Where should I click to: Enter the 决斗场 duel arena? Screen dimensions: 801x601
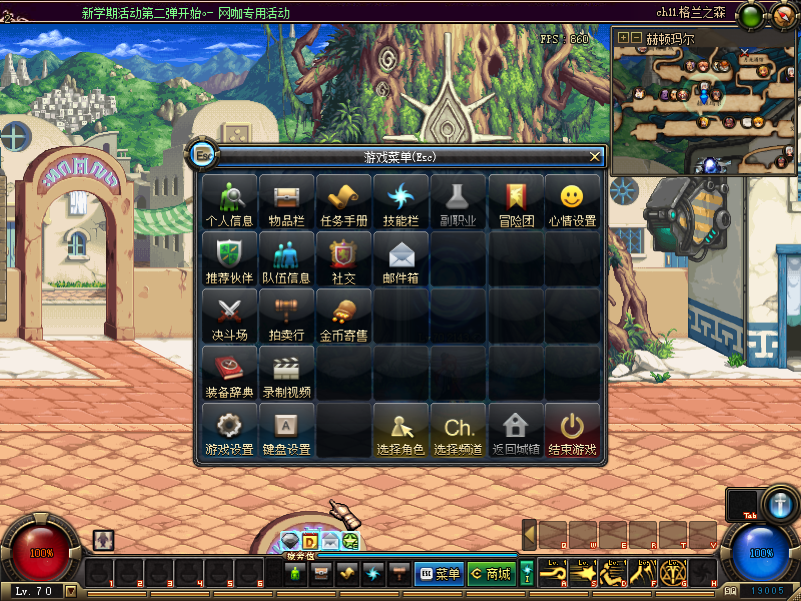(230, 317)
